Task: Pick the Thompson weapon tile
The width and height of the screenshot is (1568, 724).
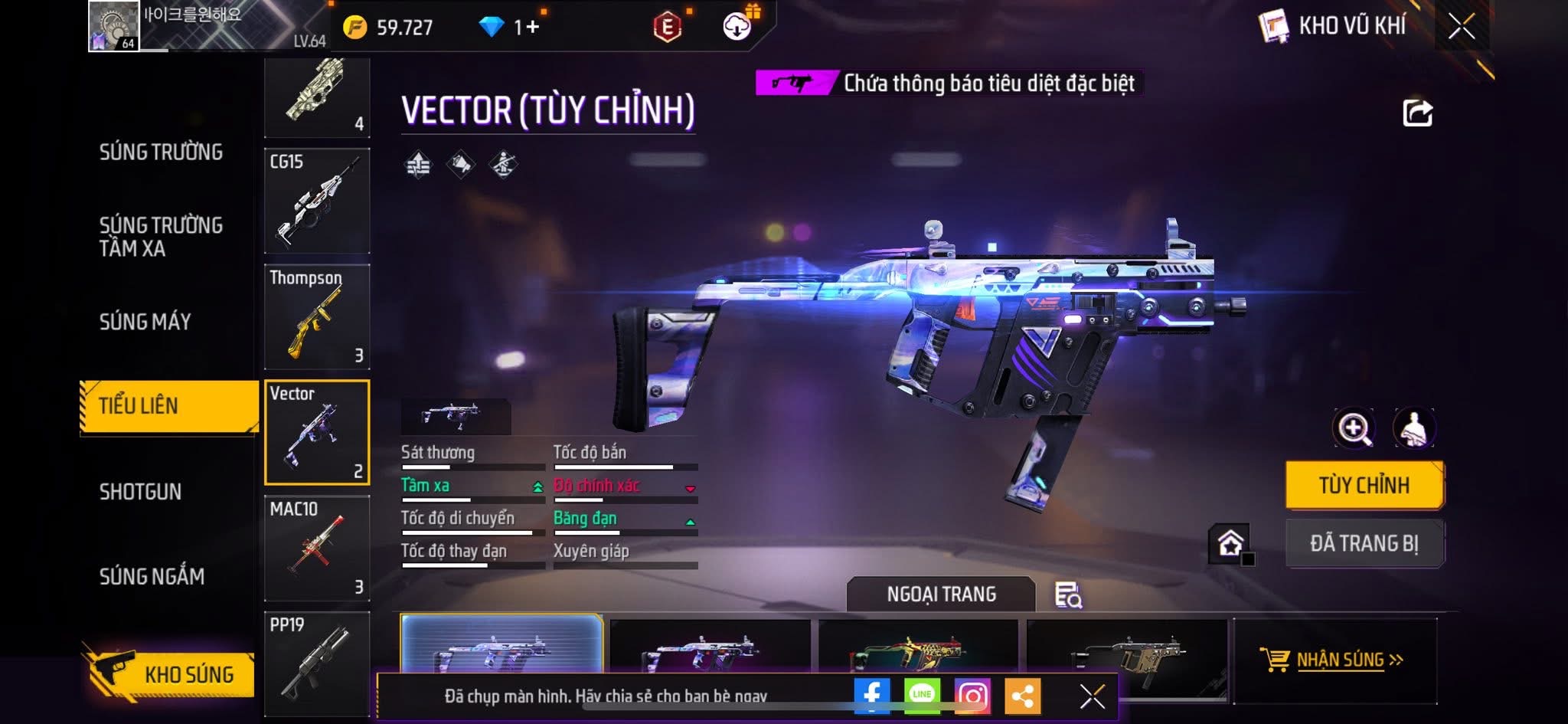Action: point(317,316)
